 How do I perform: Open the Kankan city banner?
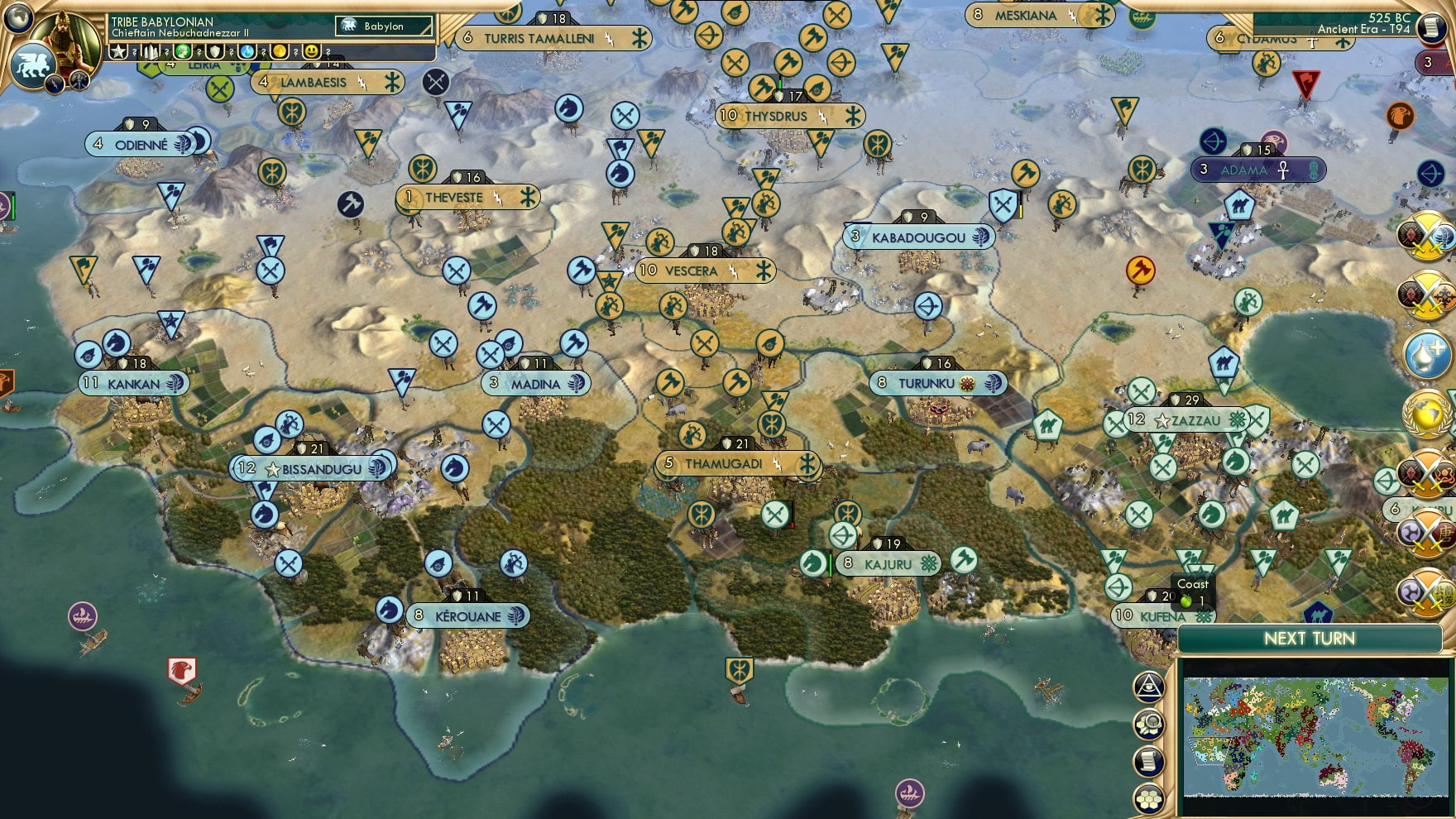click(134, 384)
